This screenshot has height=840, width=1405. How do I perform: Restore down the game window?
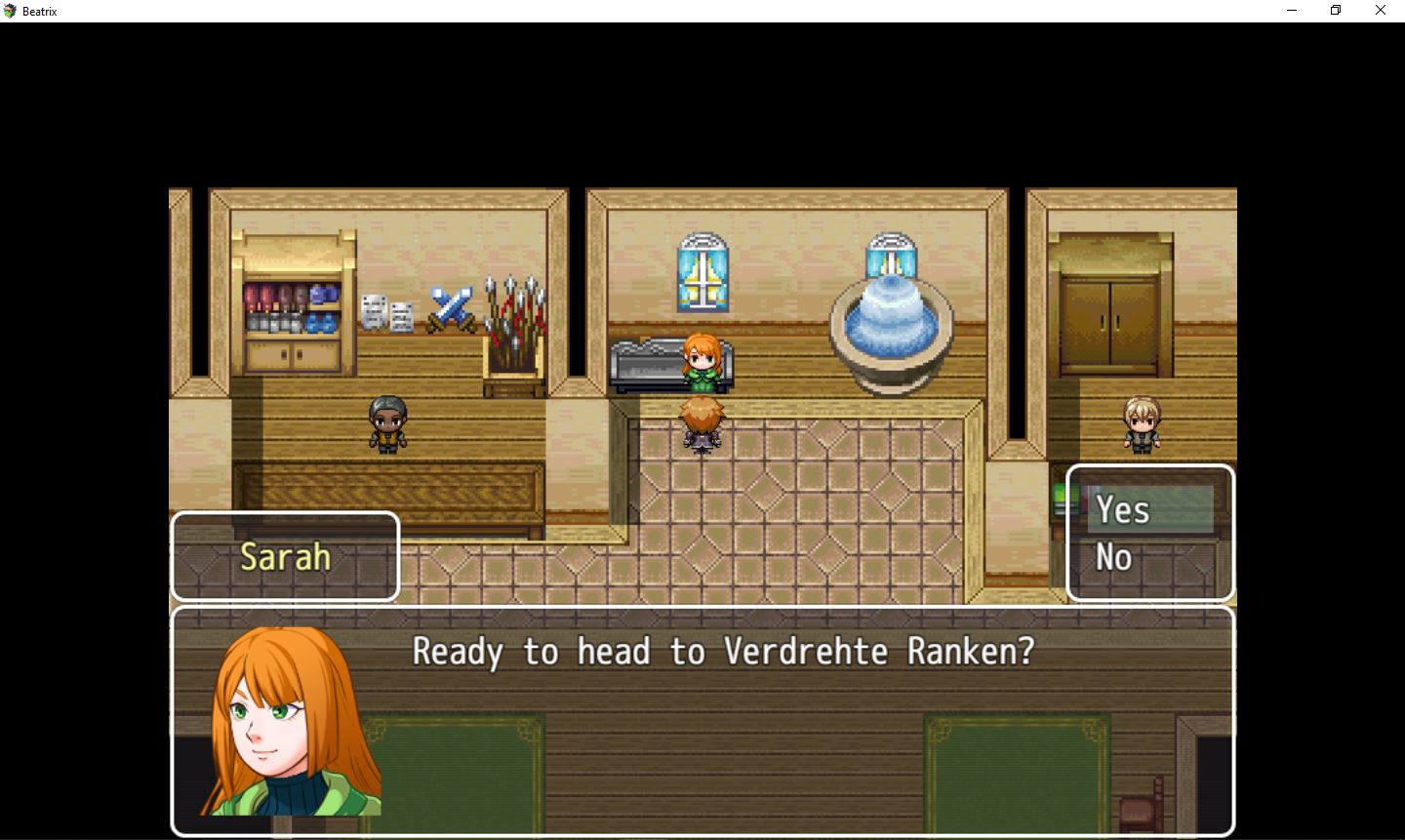(1336, 11)
